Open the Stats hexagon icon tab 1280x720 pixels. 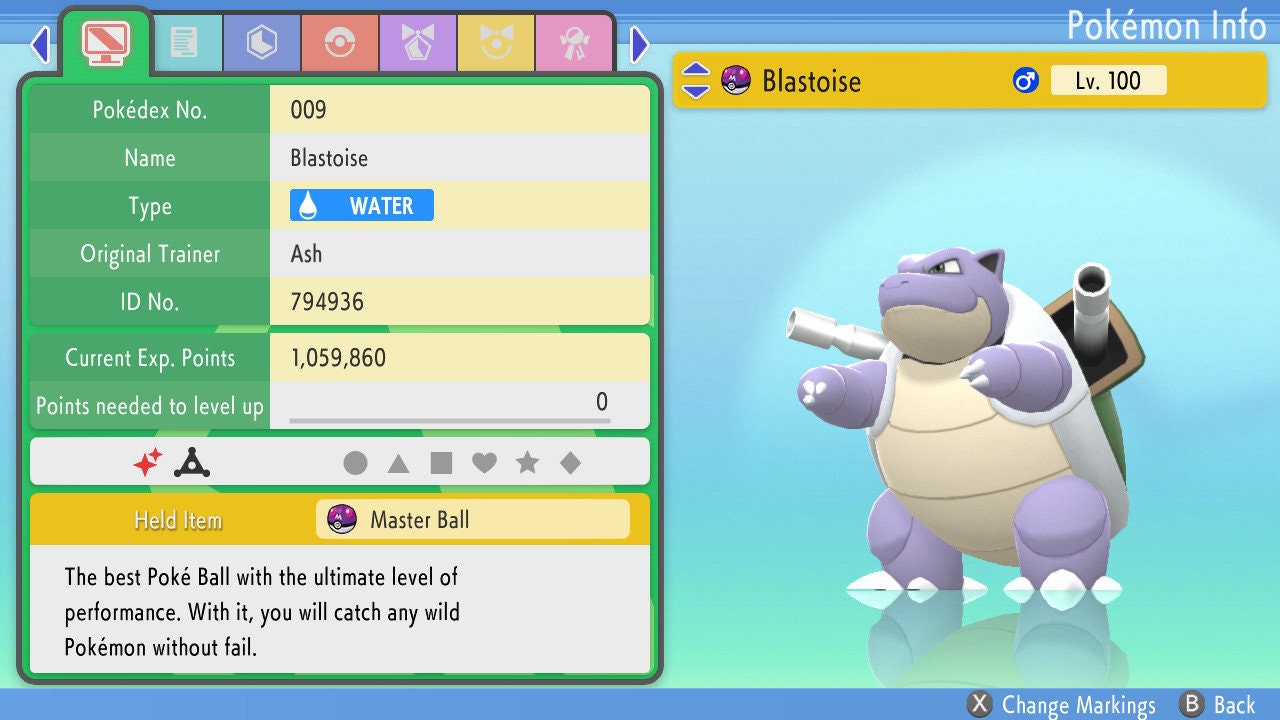tap(261, 42)
